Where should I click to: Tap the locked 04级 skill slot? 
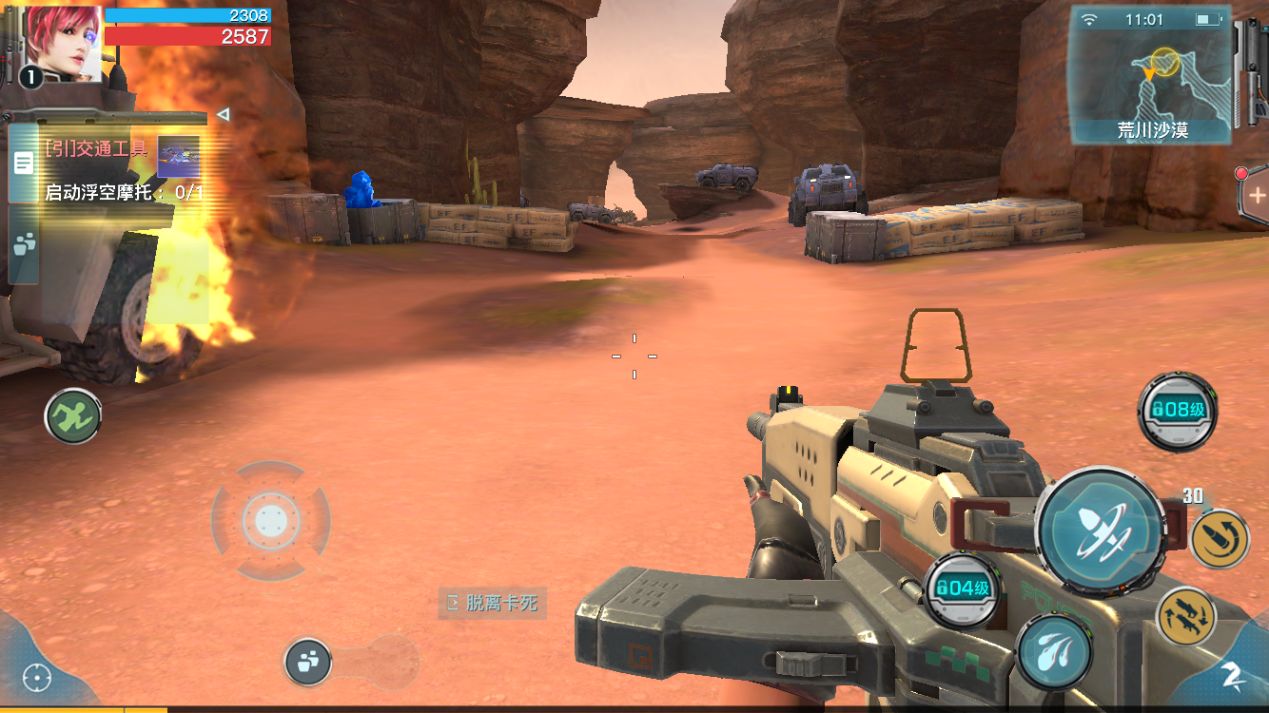[x=961, y=589]
